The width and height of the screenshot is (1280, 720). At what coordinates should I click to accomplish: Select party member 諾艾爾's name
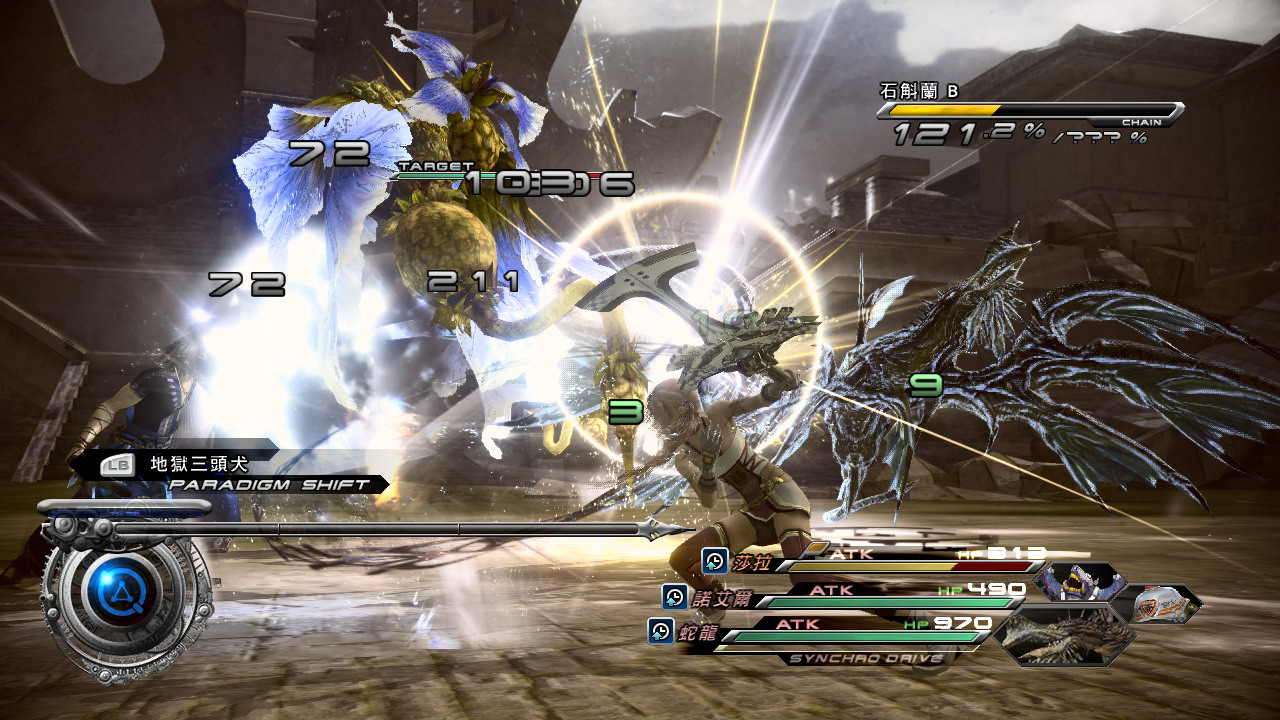point(721,598)
